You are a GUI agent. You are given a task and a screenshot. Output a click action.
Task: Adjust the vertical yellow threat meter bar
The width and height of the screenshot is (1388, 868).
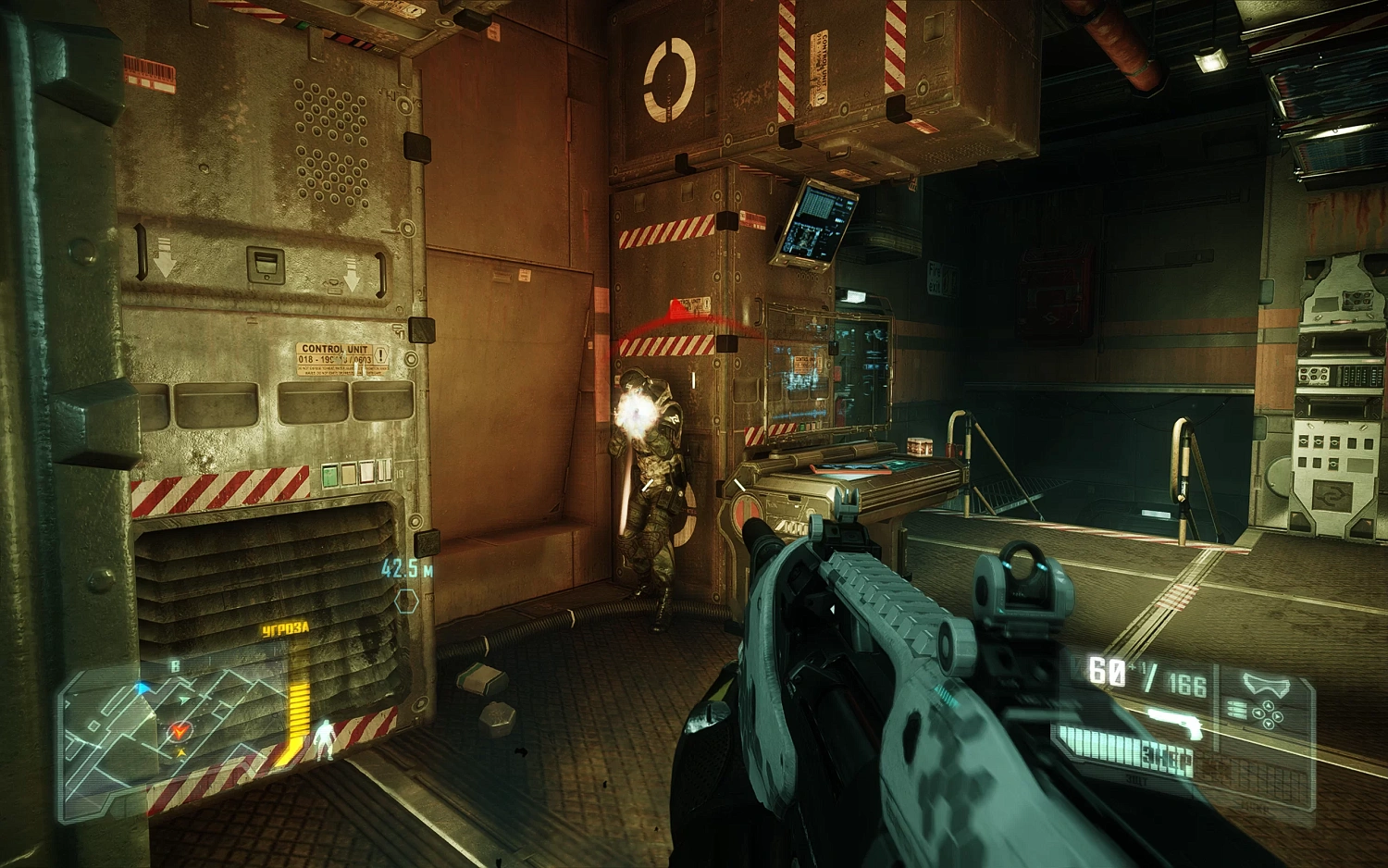(299, 710)
